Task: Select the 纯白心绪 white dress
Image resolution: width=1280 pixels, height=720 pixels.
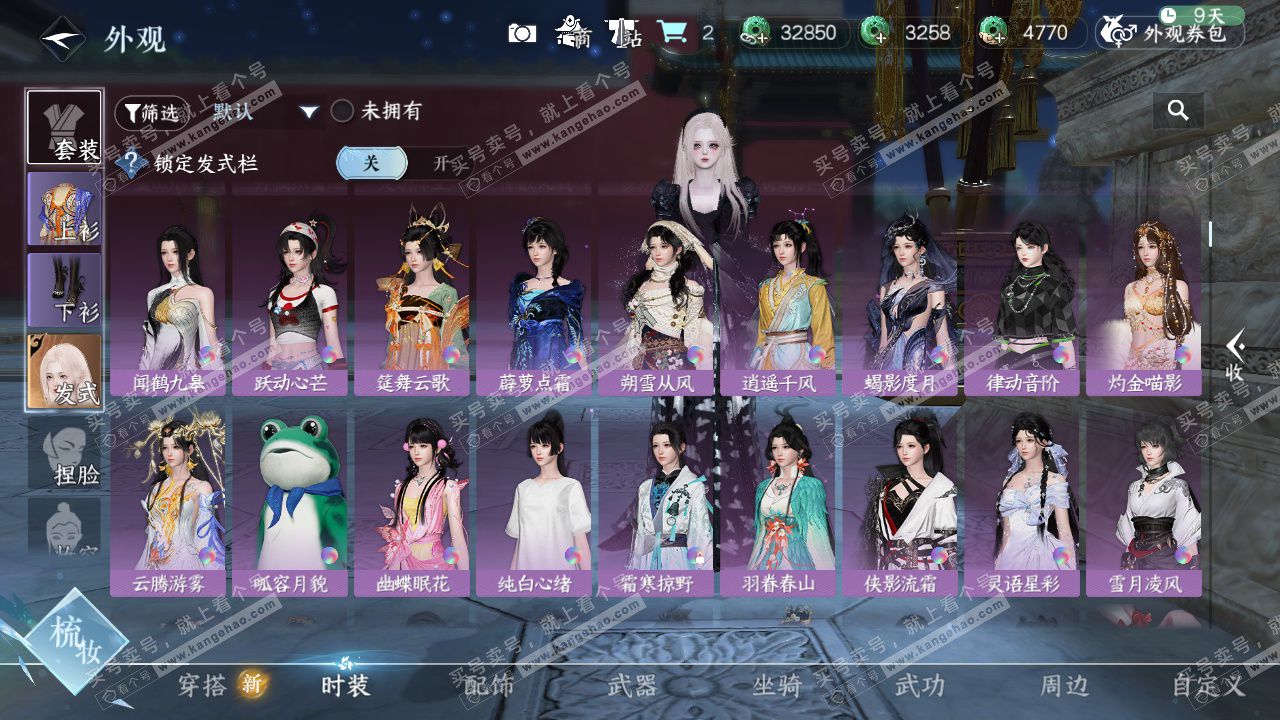Action: 534,501
